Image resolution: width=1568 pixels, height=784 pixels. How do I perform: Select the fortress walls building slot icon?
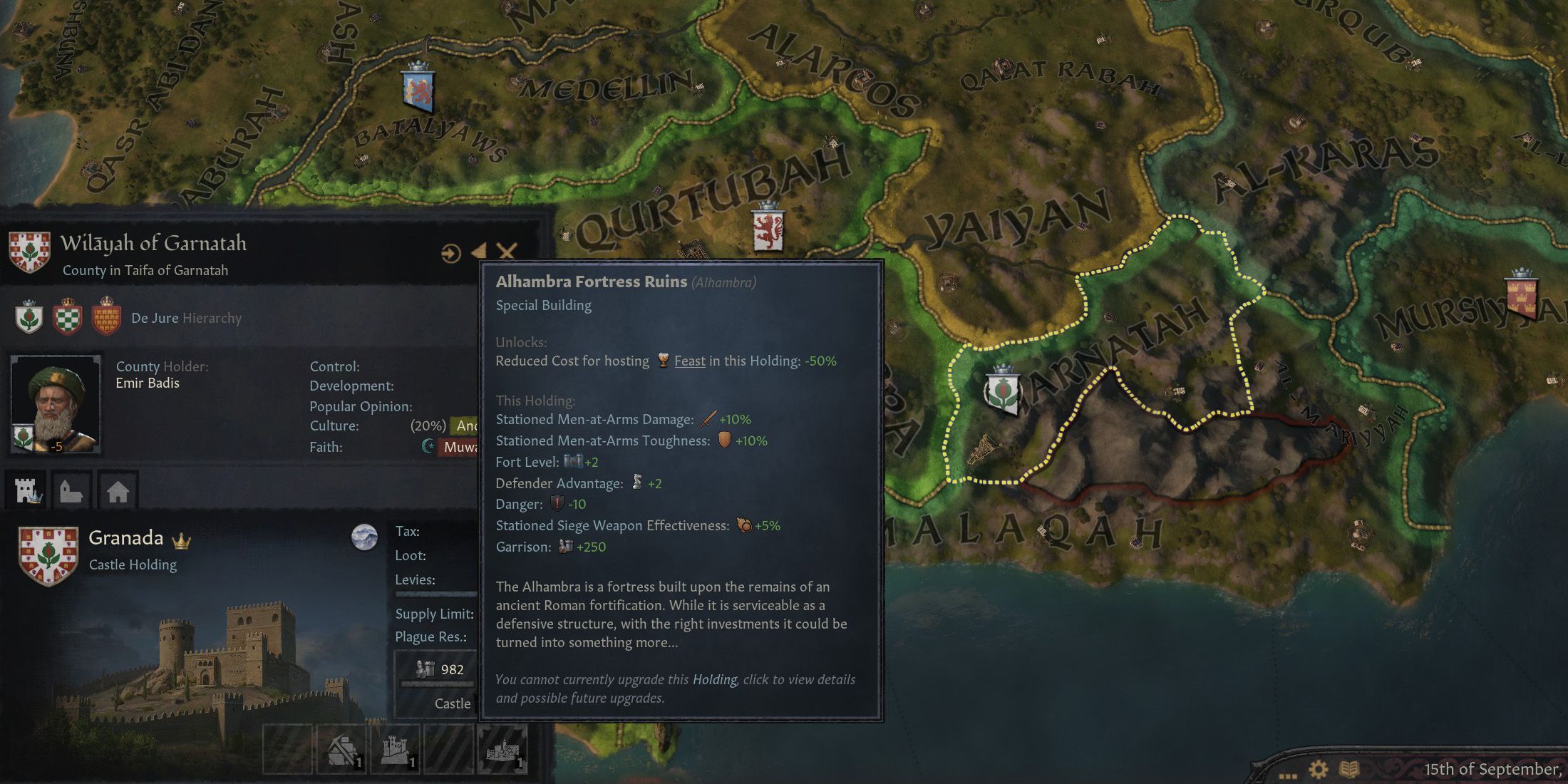(396, 750)
